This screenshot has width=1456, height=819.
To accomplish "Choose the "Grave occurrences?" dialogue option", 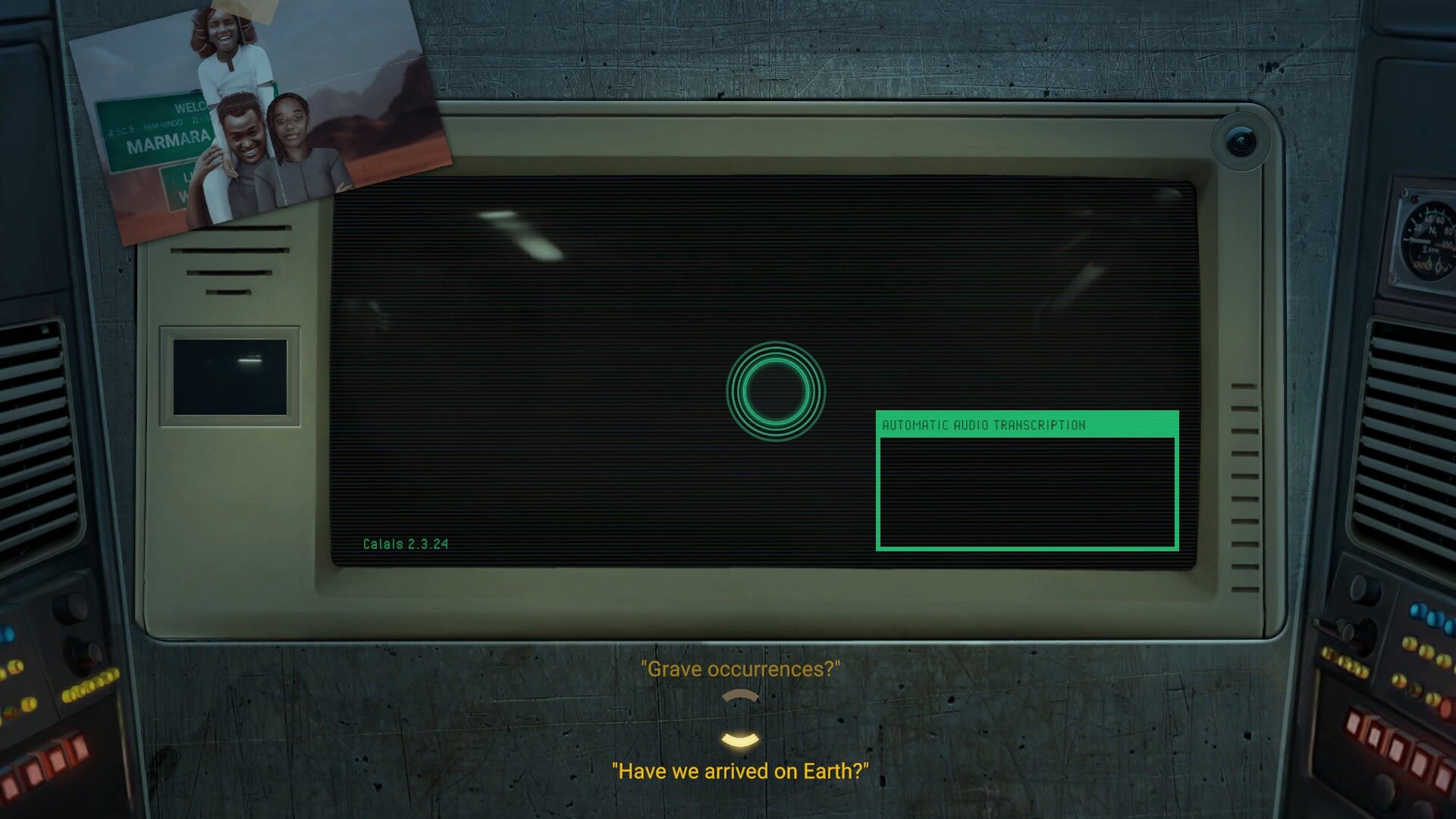I will tap(740, 670).
